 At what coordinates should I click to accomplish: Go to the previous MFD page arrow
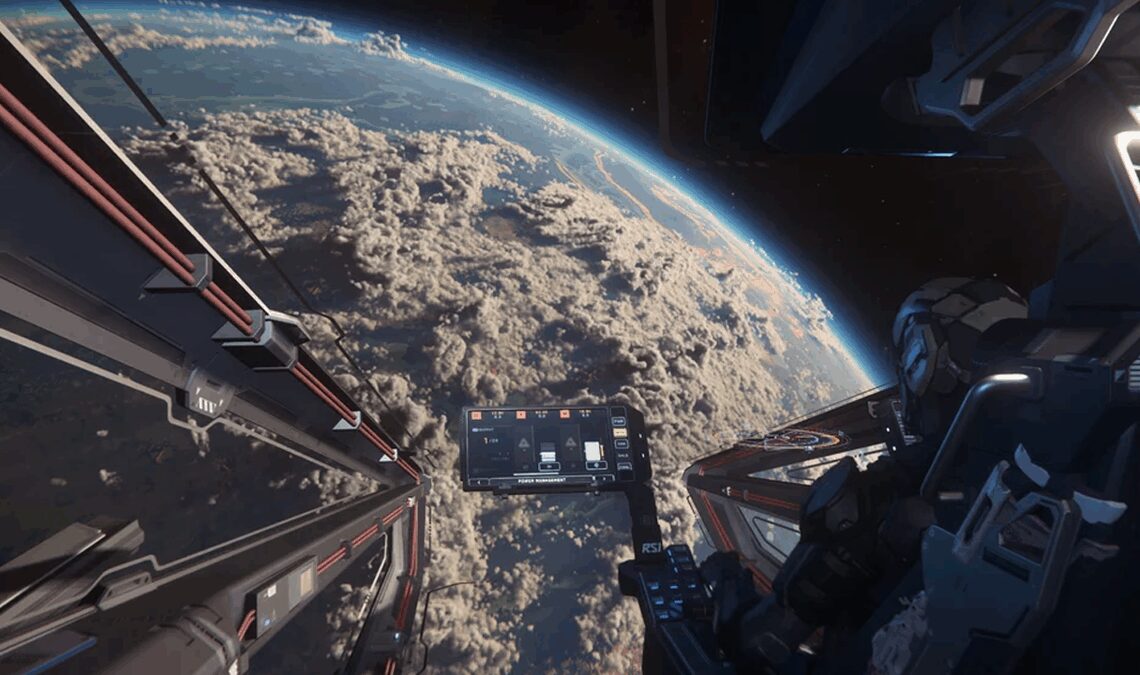(477, 482)
